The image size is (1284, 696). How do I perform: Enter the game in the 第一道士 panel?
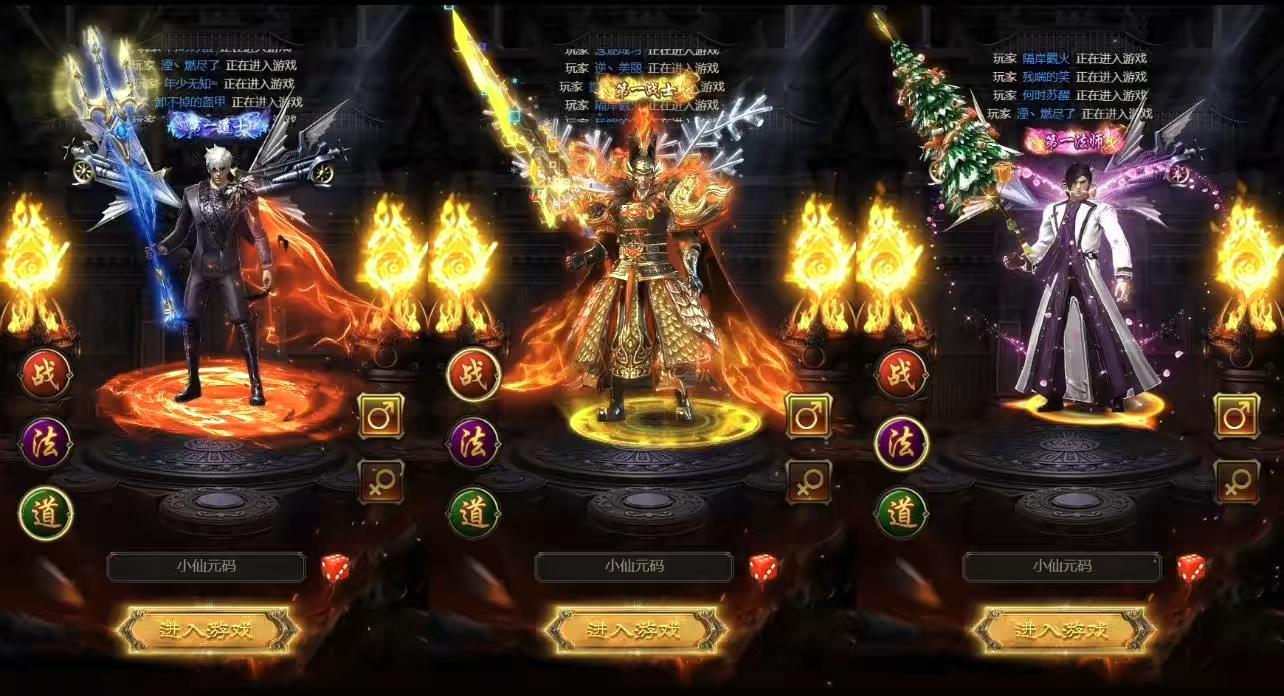pyautogui.click(x=208, y=630)
